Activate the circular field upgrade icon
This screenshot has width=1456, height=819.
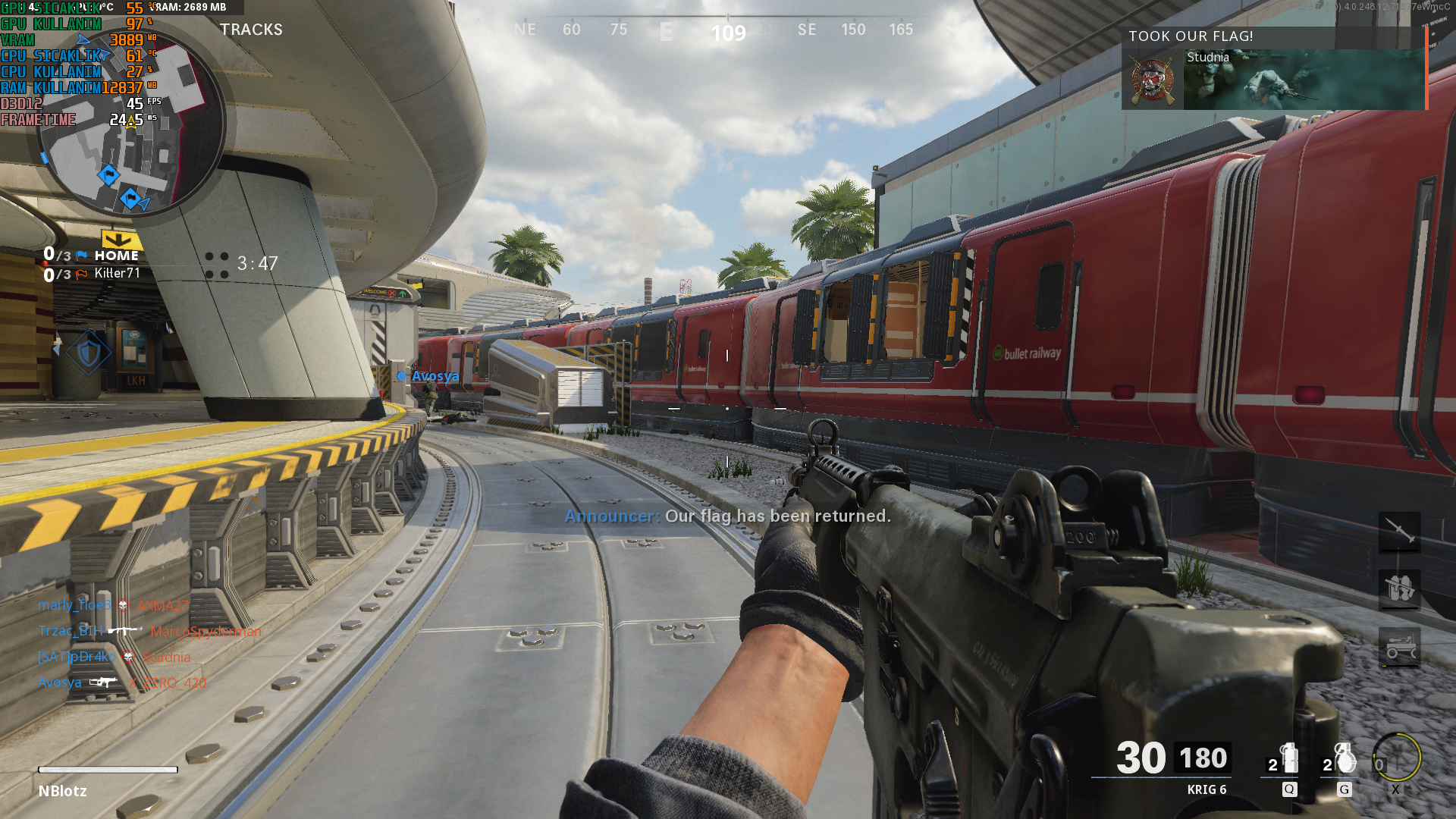pyautogui.click(x=1396, y=758)
